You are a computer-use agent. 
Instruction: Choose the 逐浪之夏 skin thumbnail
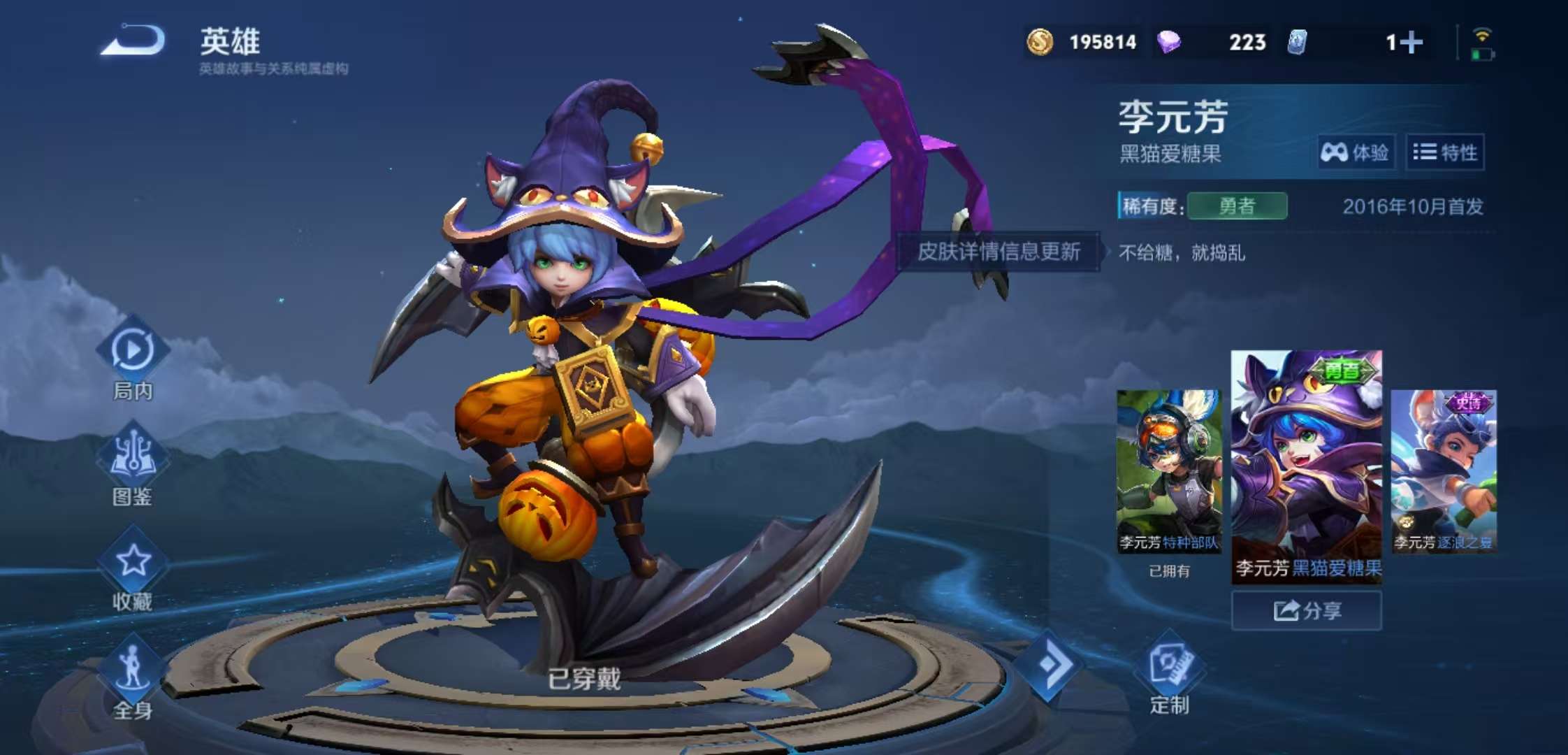click(x=1444, y=471)
